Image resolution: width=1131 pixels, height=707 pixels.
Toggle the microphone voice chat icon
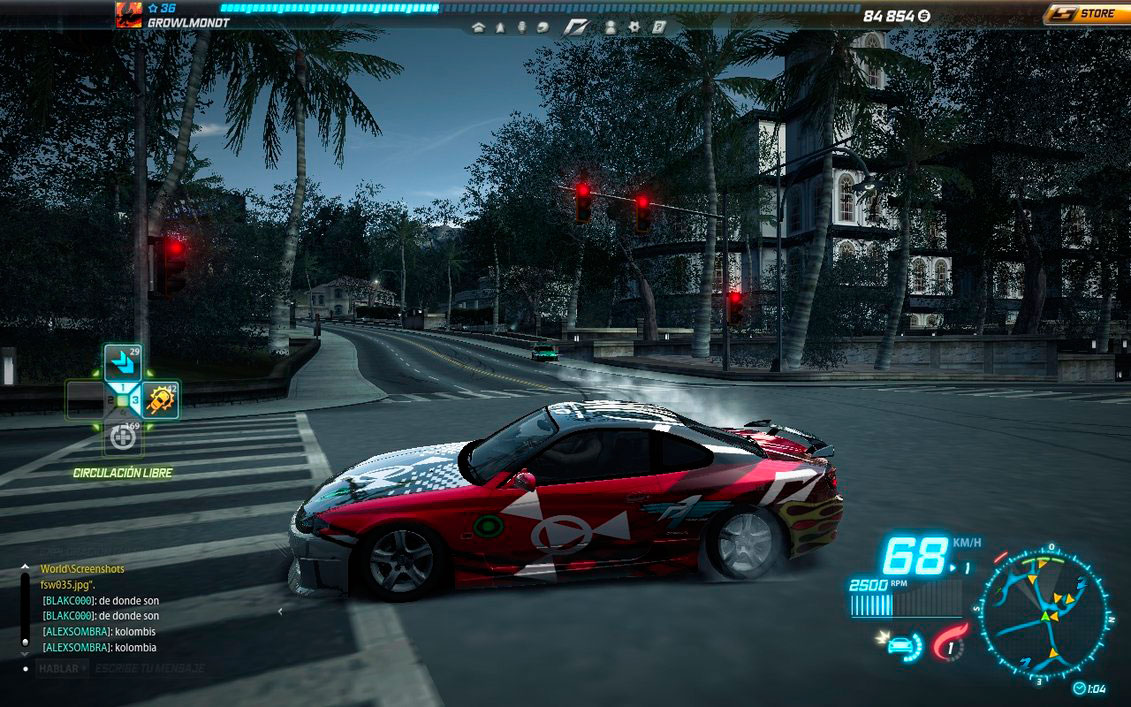[520, 27]
